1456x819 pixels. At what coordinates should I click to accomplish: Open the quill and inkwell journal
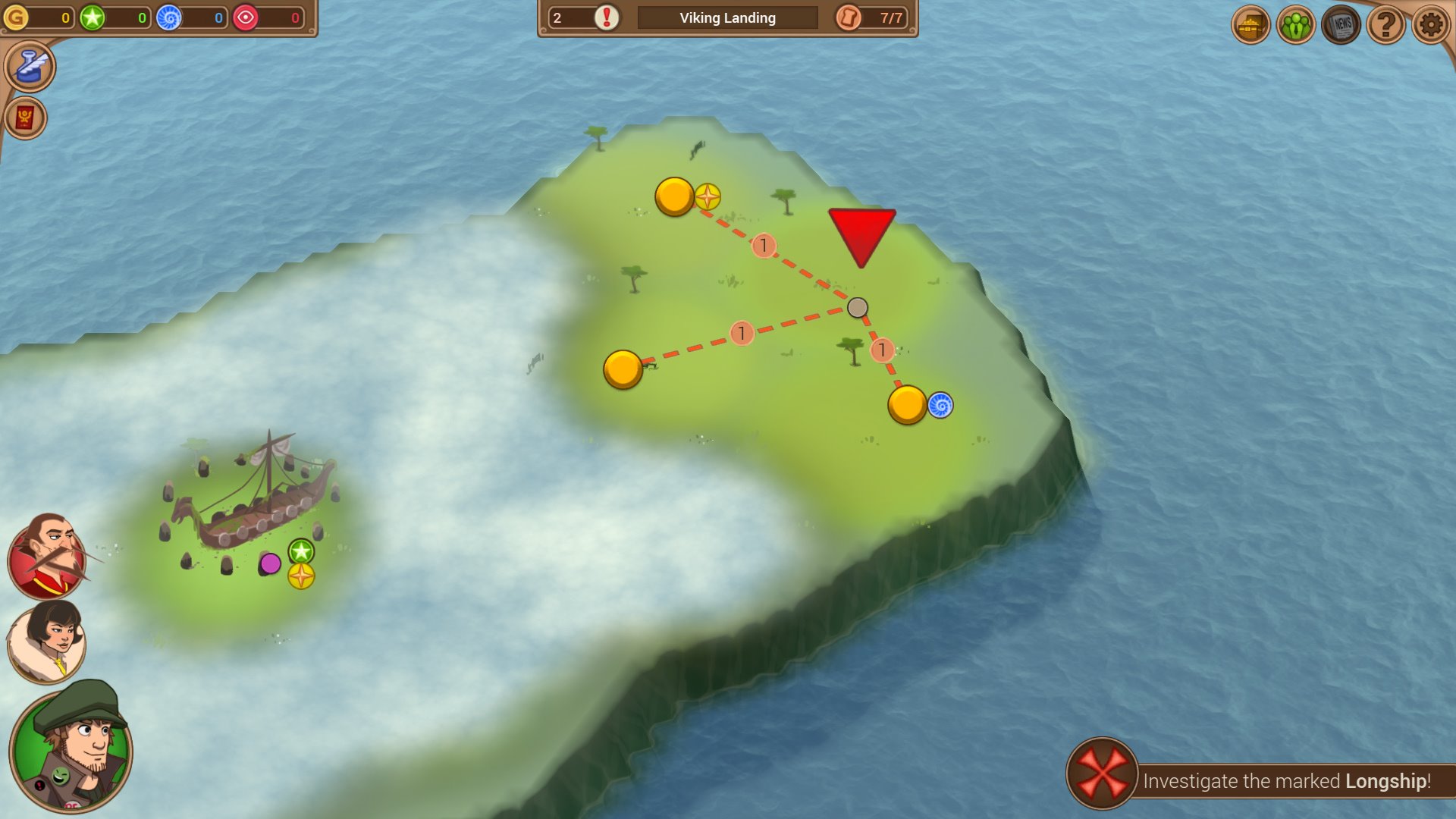point(30,67)
